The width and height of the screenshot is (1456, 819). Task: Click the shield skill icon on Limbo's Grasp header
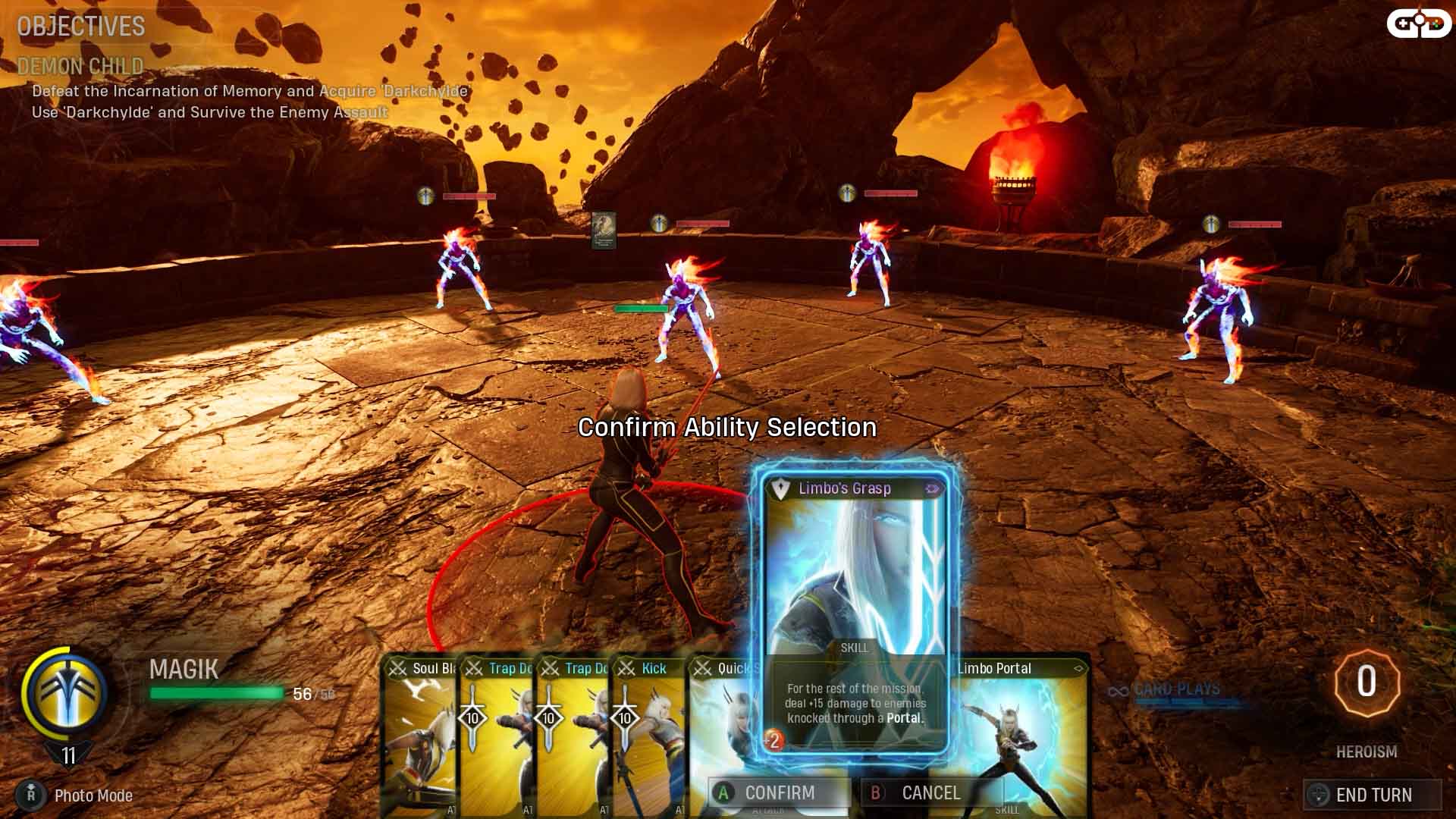pyautogui.click(x=779, y=488)
